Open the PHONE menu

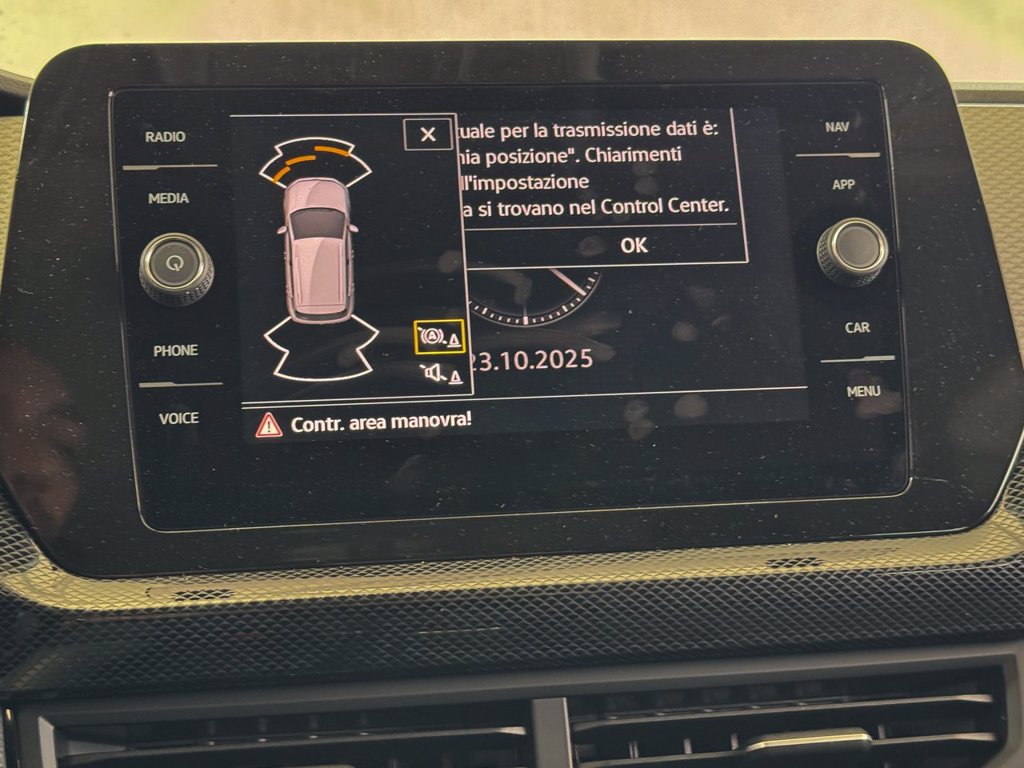pos(175,350)
